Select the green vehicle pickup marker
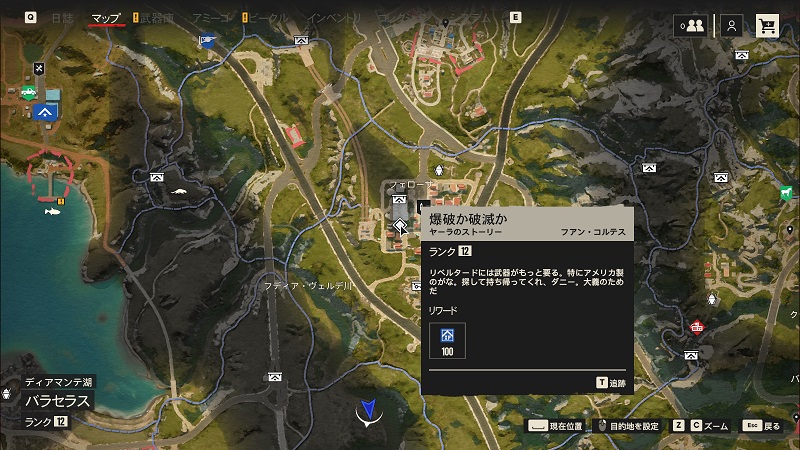The image size is (800, 450). coord(28,93)
